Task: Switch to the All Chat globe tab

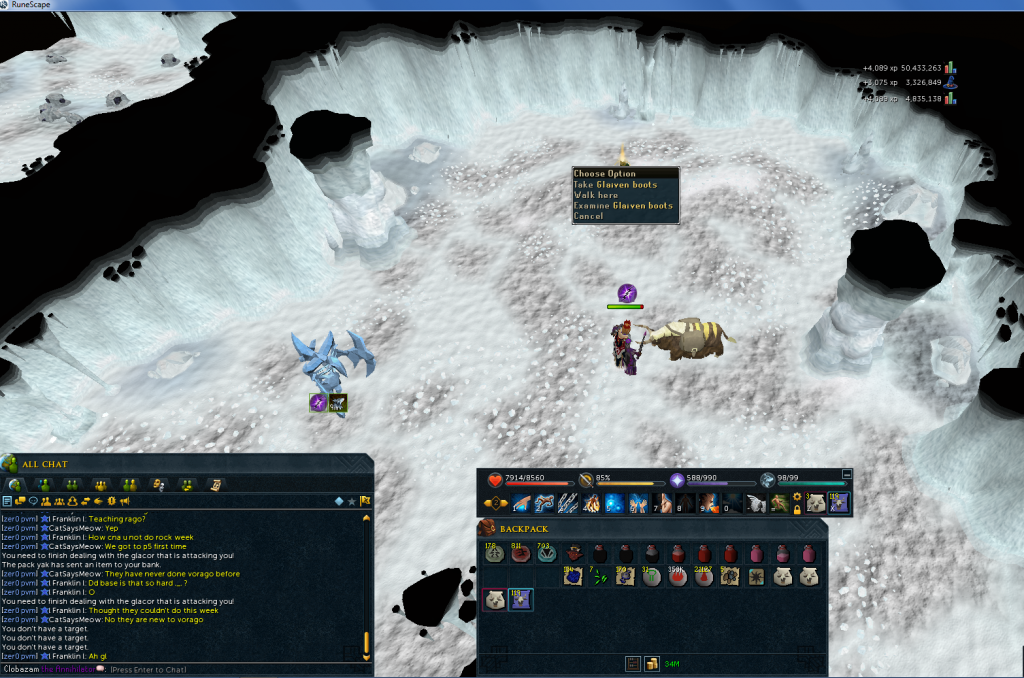Action: (x=16, y=484)
